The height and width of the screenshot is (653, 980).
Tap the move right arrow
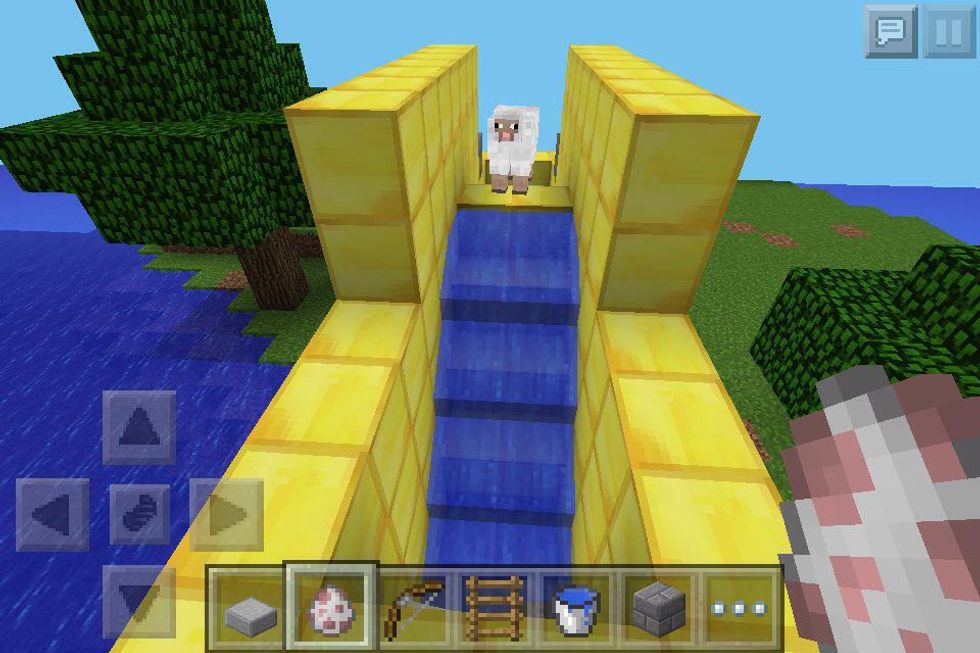(226, 514)
